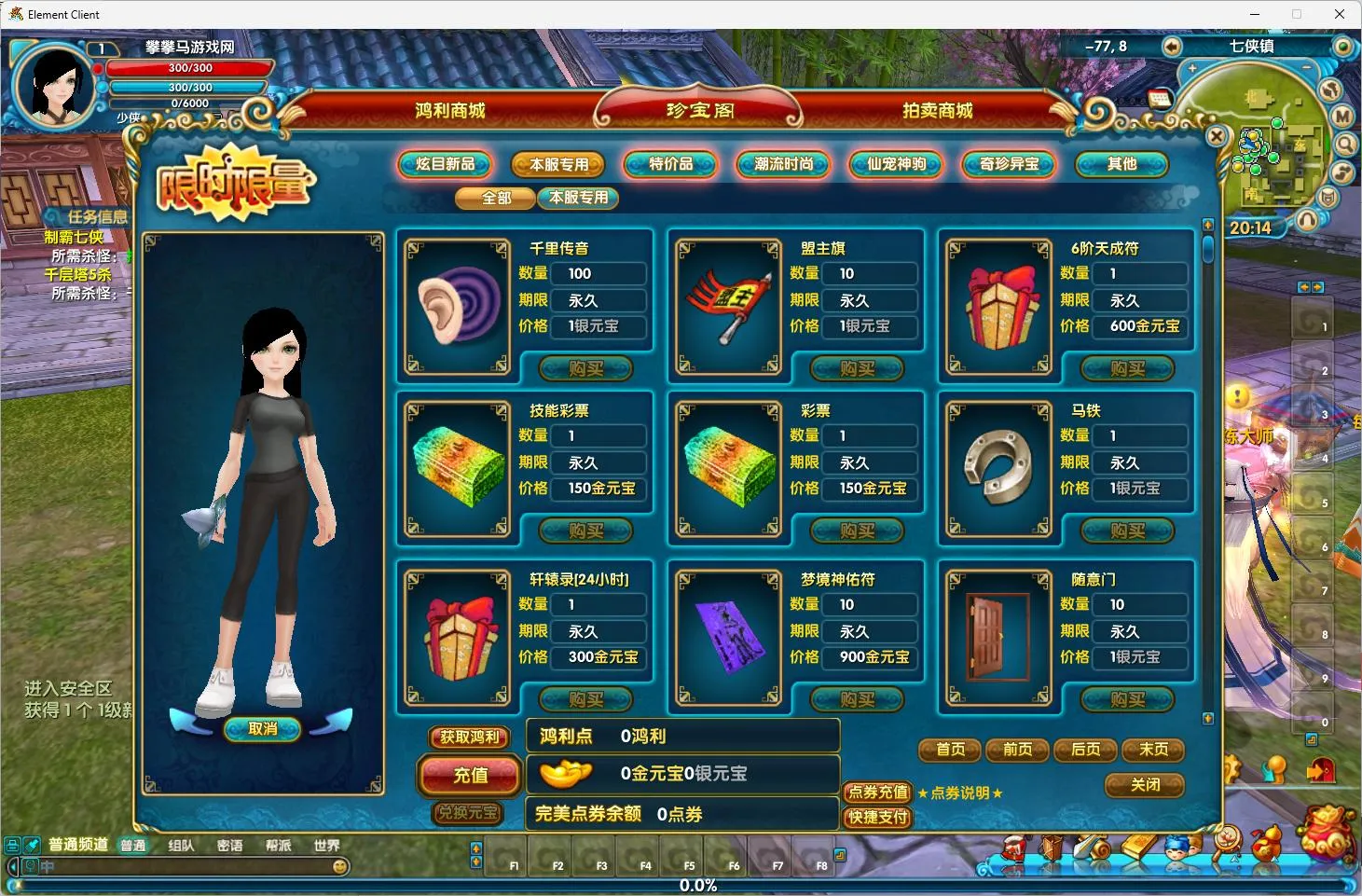
Task: Buy the 随意门 door item
Action: click(1128, 699)
